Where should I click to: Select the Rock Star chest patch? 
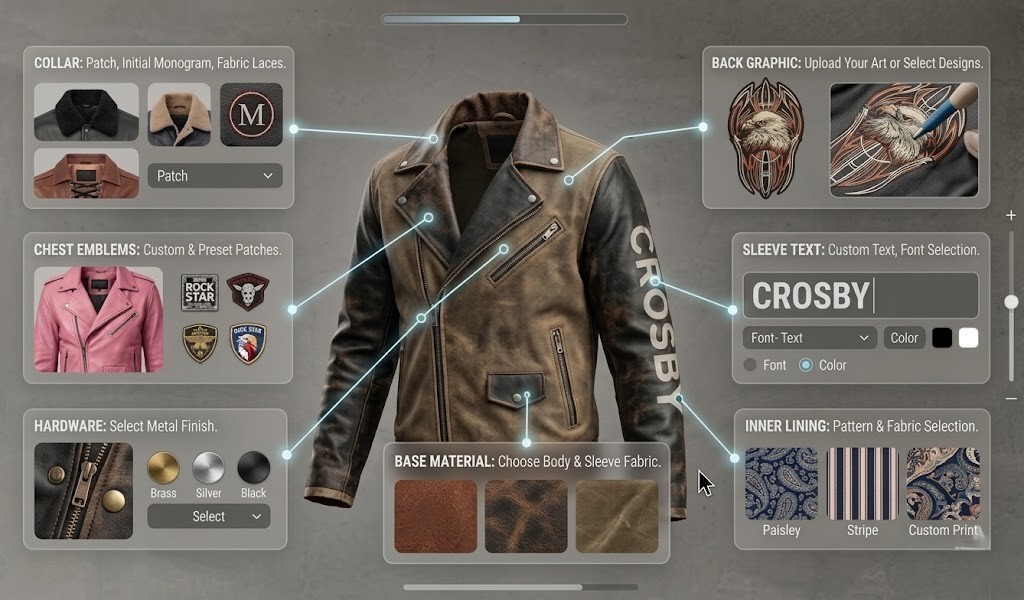(x=200, y=293)
